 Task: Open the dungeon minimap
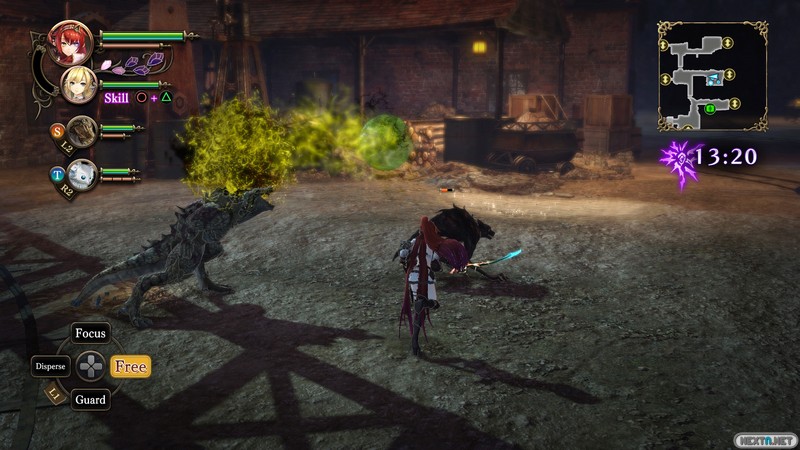click(712, 76)
